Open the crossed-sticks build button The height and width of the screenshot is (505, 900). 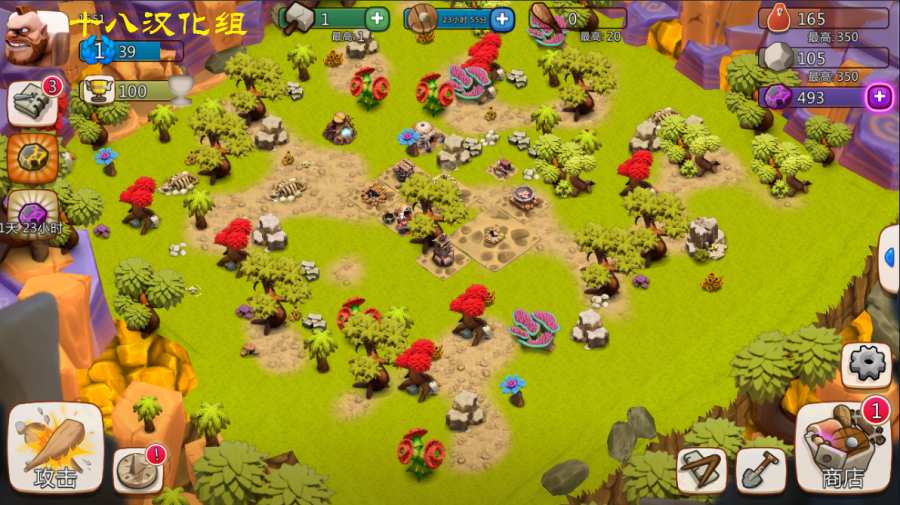pos(701,470)
